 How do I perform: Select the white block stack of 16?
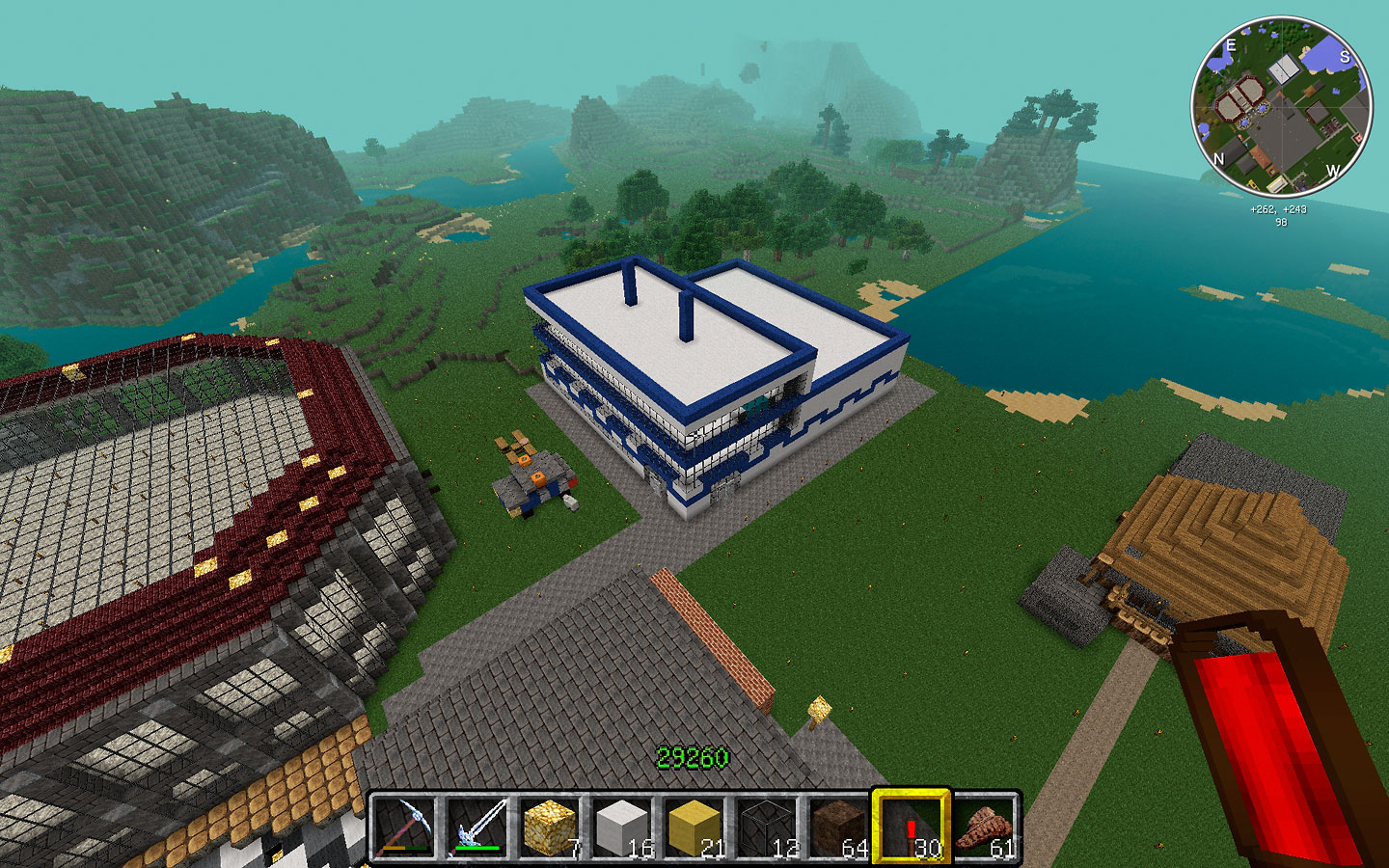coord(622,827)
